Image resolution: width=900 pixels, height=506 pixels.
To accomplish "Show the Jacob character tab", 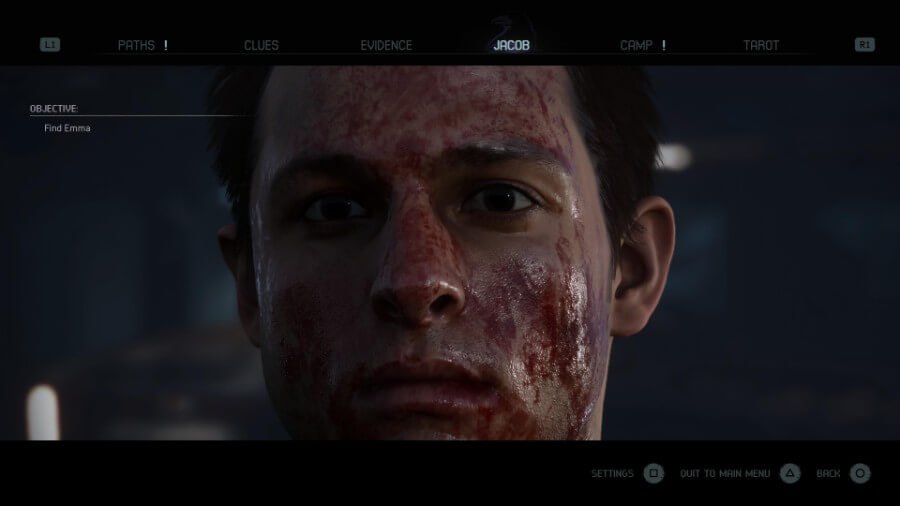I will tap(510, 45).
